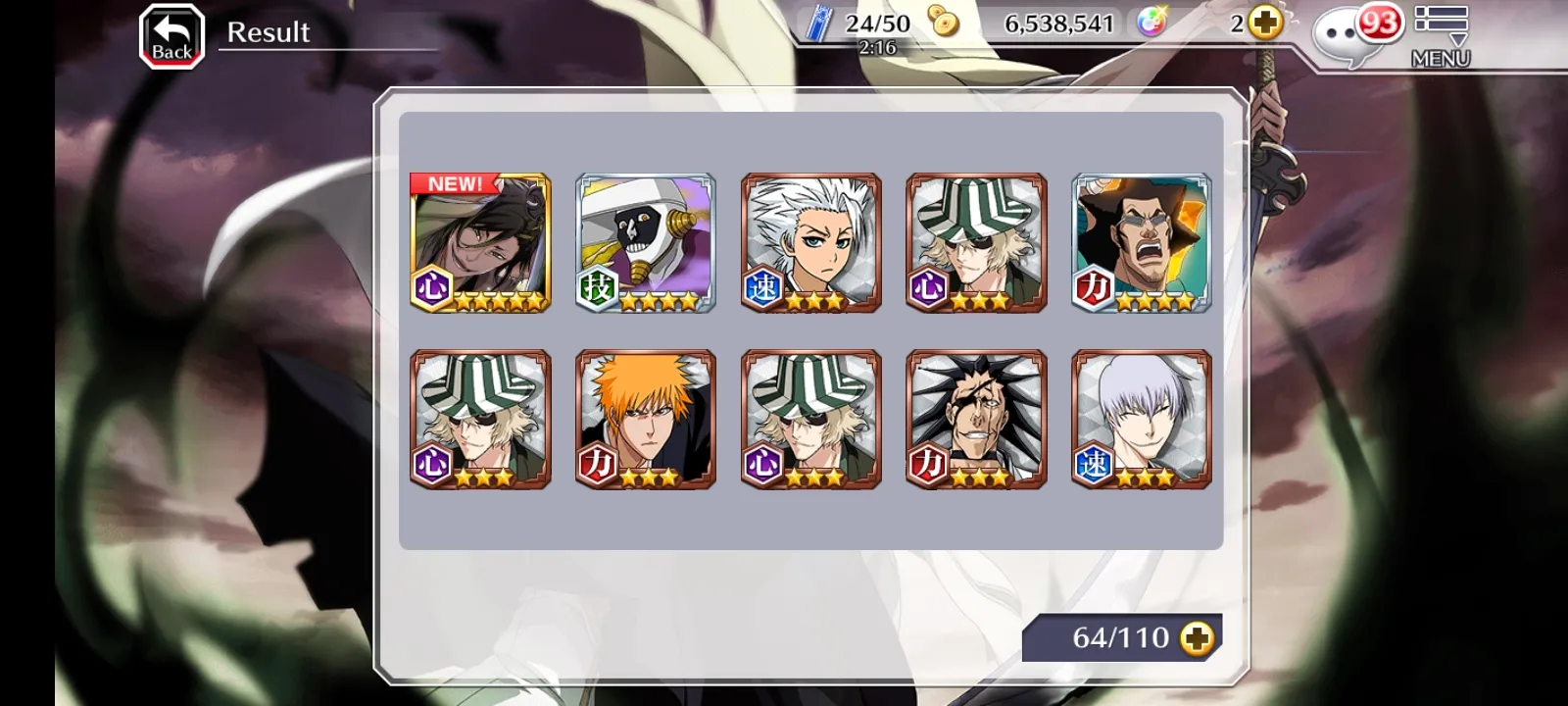Expand character capacity beside 64/110

[x=1197, y=638]
